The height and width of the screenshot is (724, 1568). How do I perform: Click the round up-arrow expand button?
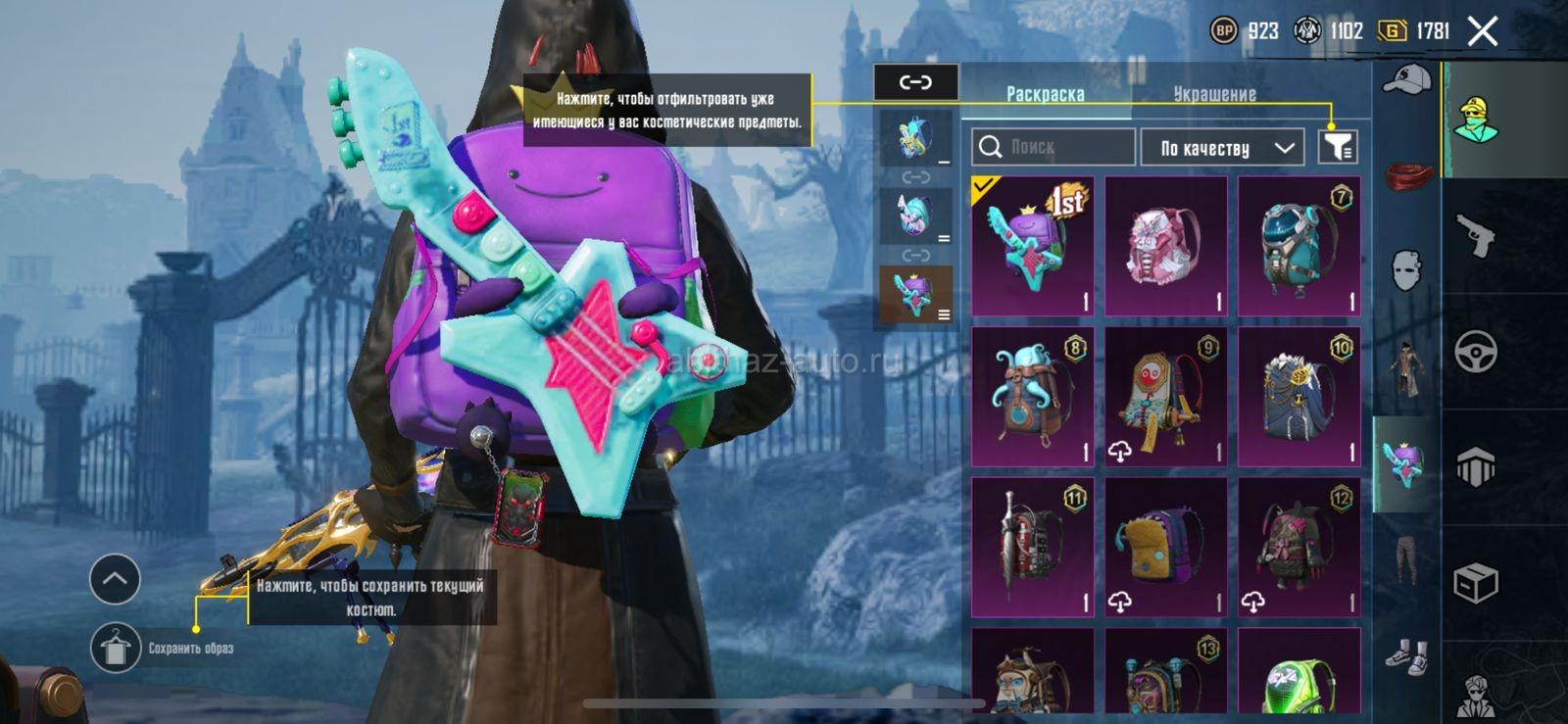[x=115, y=579]
